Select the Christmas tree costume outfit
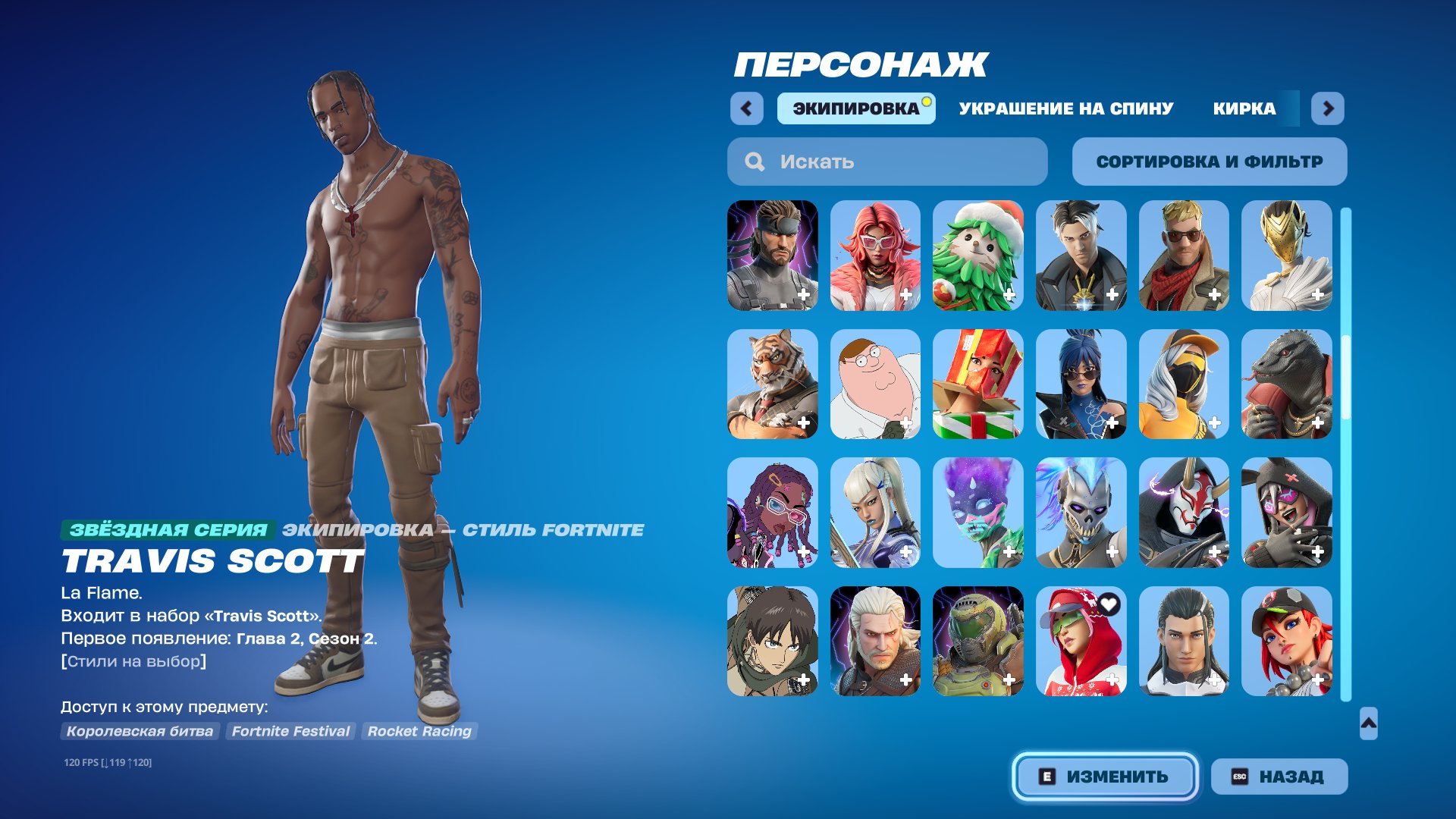Screen dimensions: 1456x819 coord(978,254)
